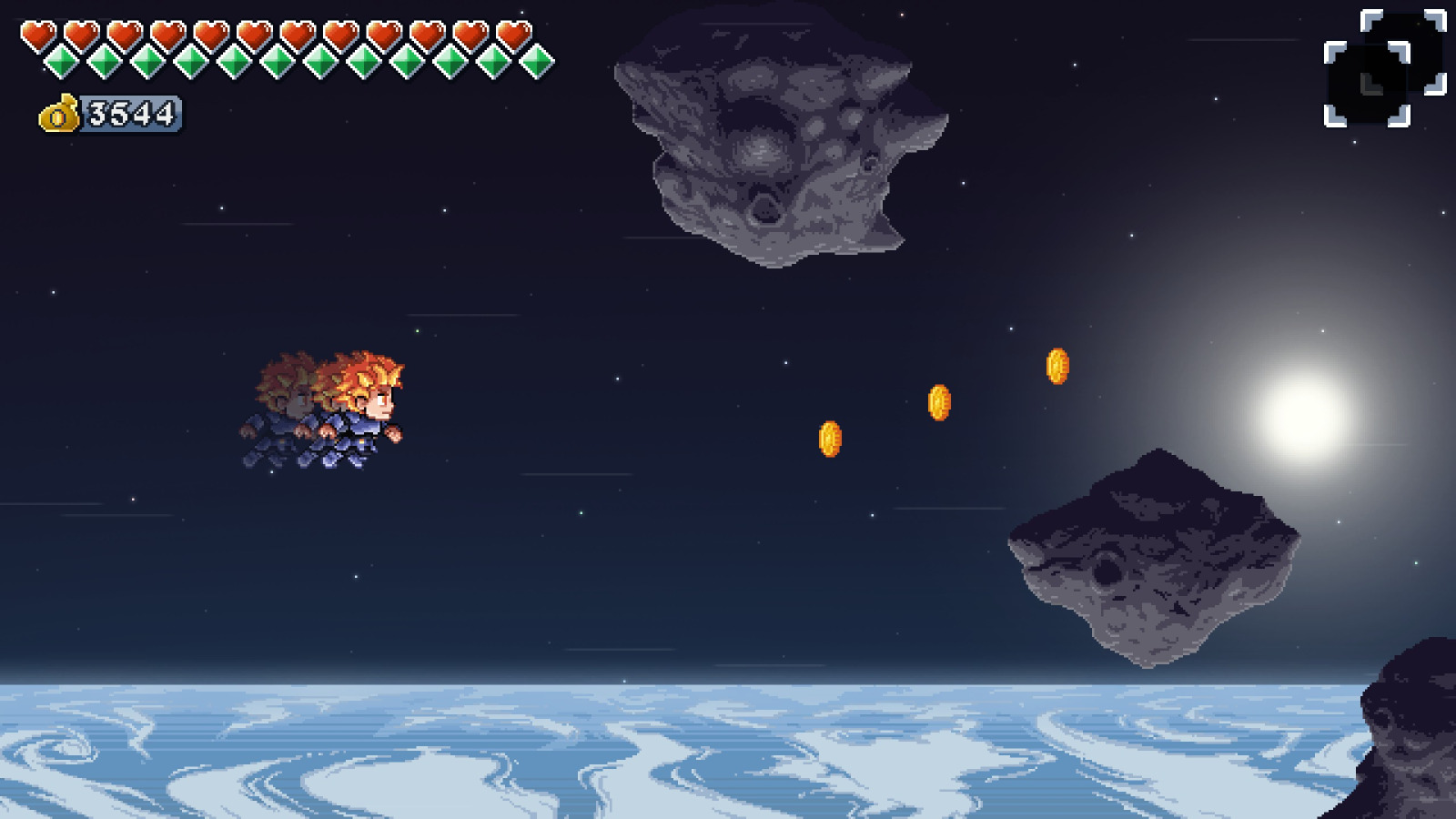This screenshot has height=819, width=1456.
Task: Click the gold counter showing 3544
Action: [x=130, y=114]
